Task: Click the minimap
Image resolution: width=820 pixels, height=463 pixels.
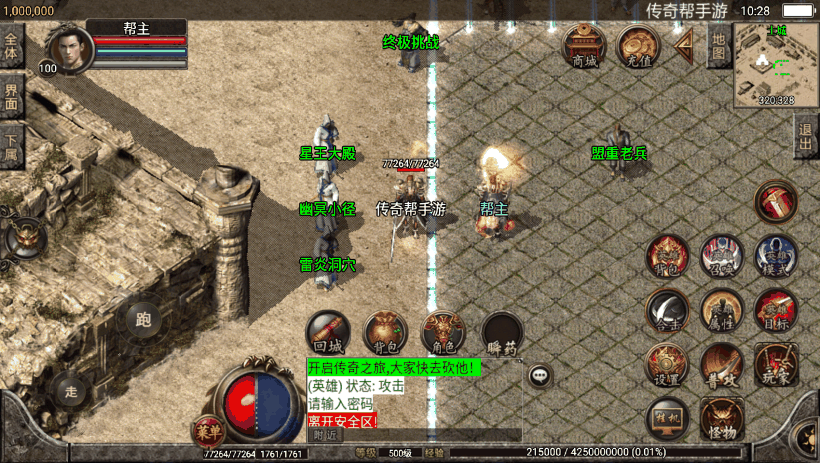Action: tap(776, 64)
